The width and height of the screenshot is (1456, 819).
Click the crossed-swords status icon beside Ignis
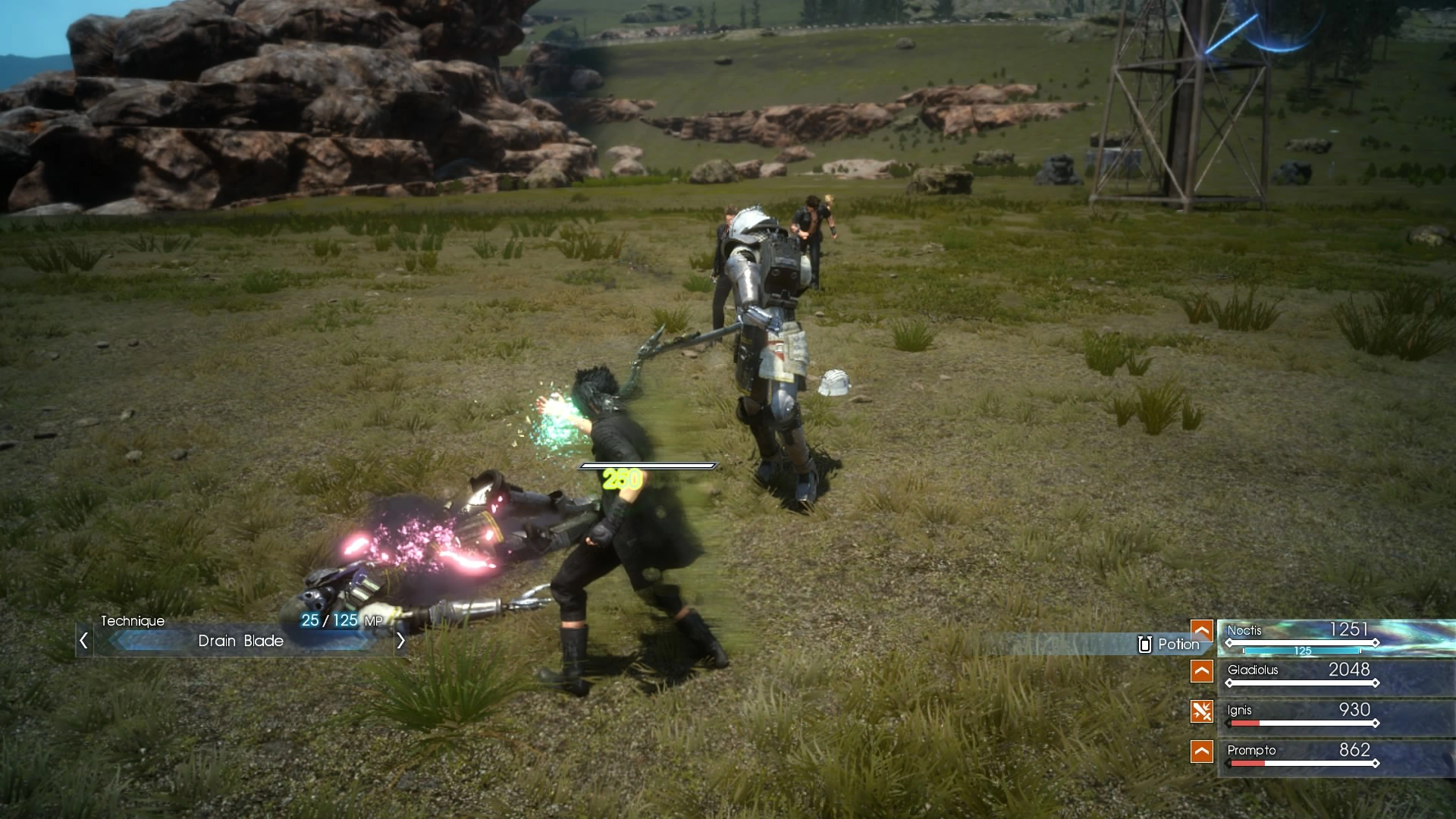pyautogui.click(x=1202, y=711)
